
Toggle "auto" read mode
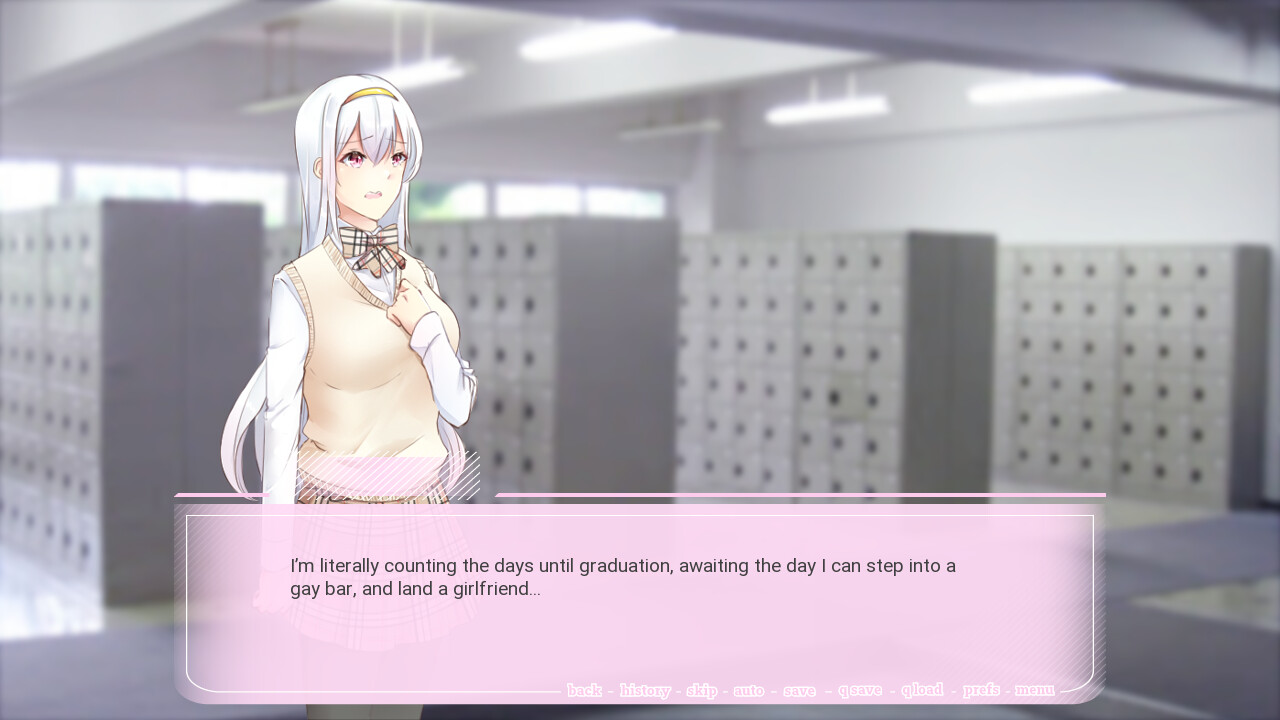point(749,690)
